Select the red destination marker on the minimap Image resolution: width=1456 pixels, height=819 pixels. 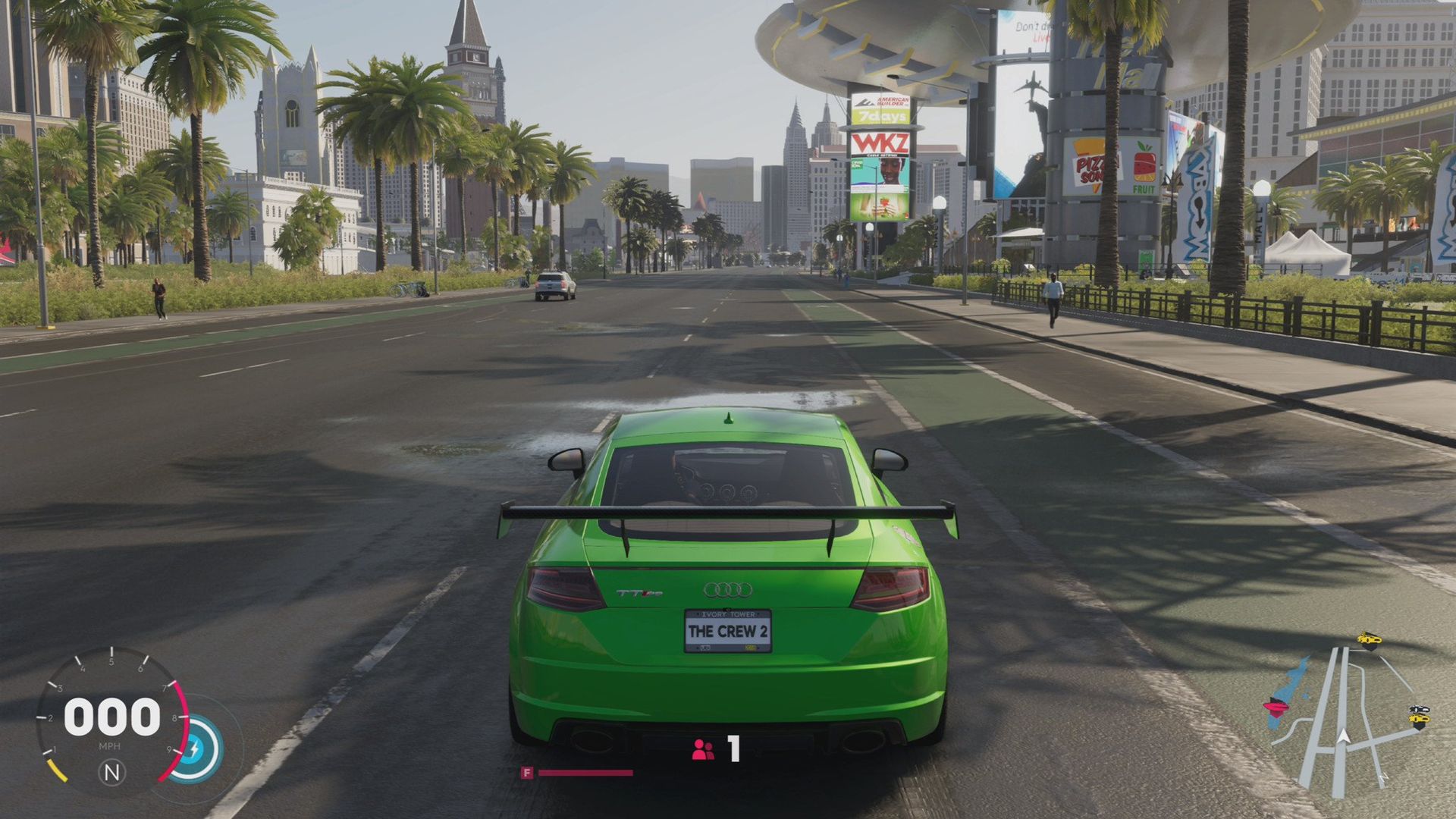(1276, 707)
